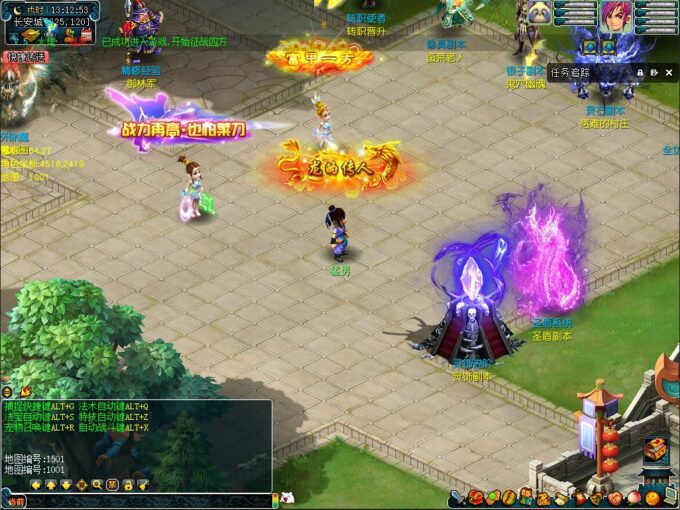Select the 当前 chat channel button
Image resolution: width=680 pixels, height=510 pixels.
[x=14, y=500]
